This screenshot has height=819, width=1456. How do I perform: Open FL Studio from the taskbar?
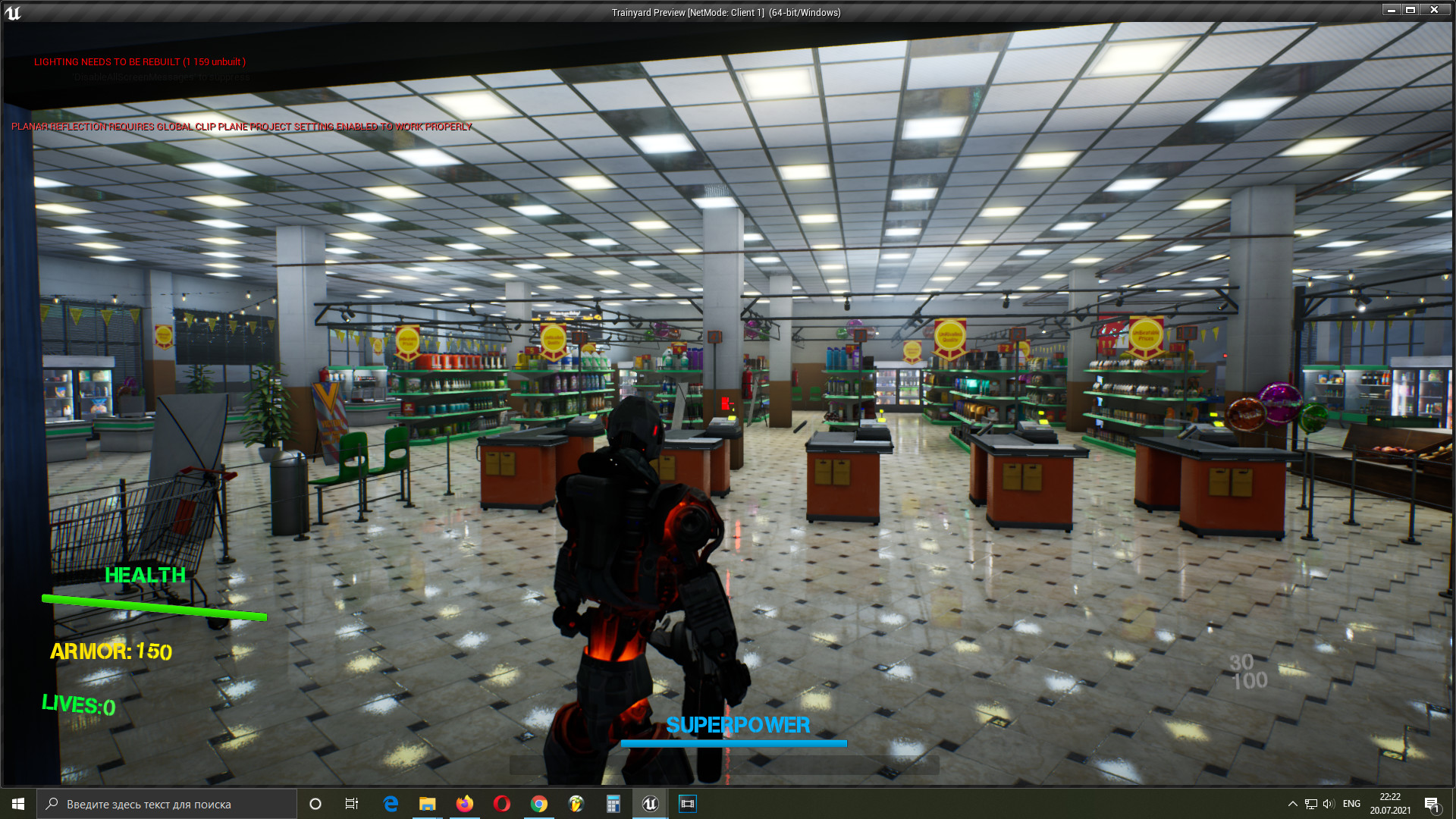(x=576, y=804)
